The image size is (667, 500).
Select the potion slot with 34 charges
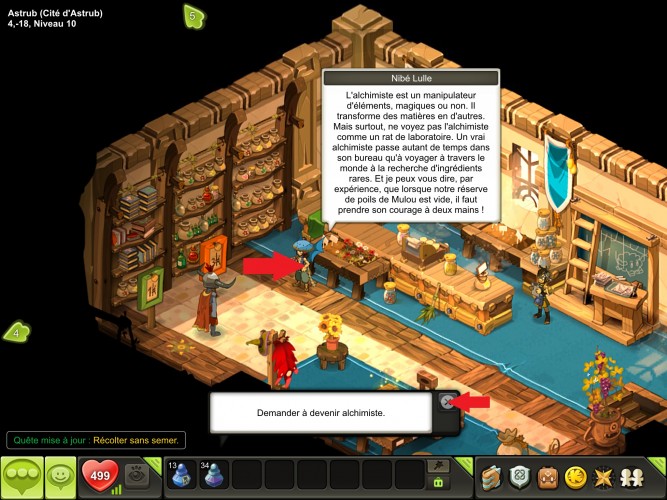214,476
